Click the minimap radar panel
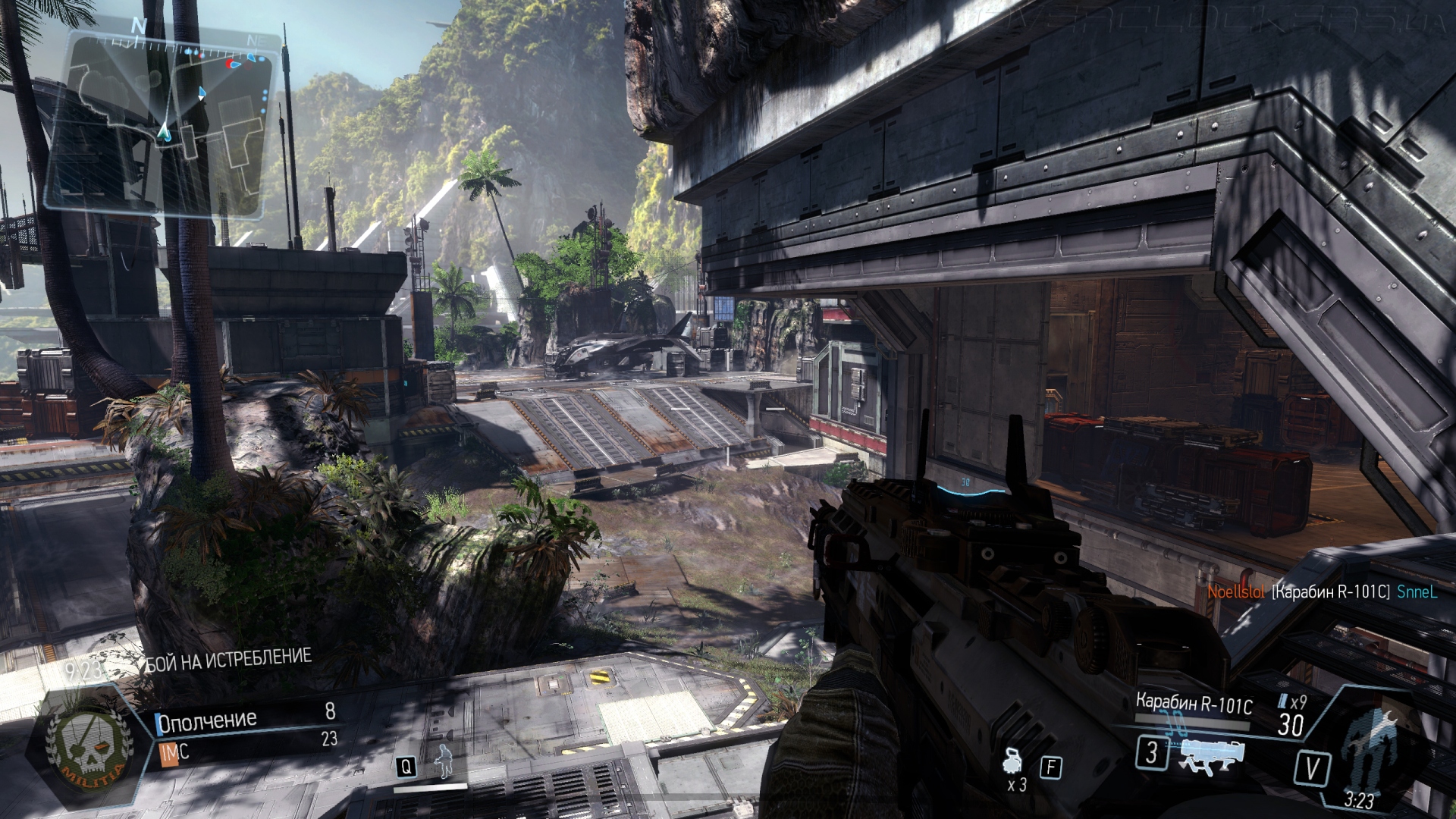The height and width of the screenshot is (819, 1456). (159, 121)
